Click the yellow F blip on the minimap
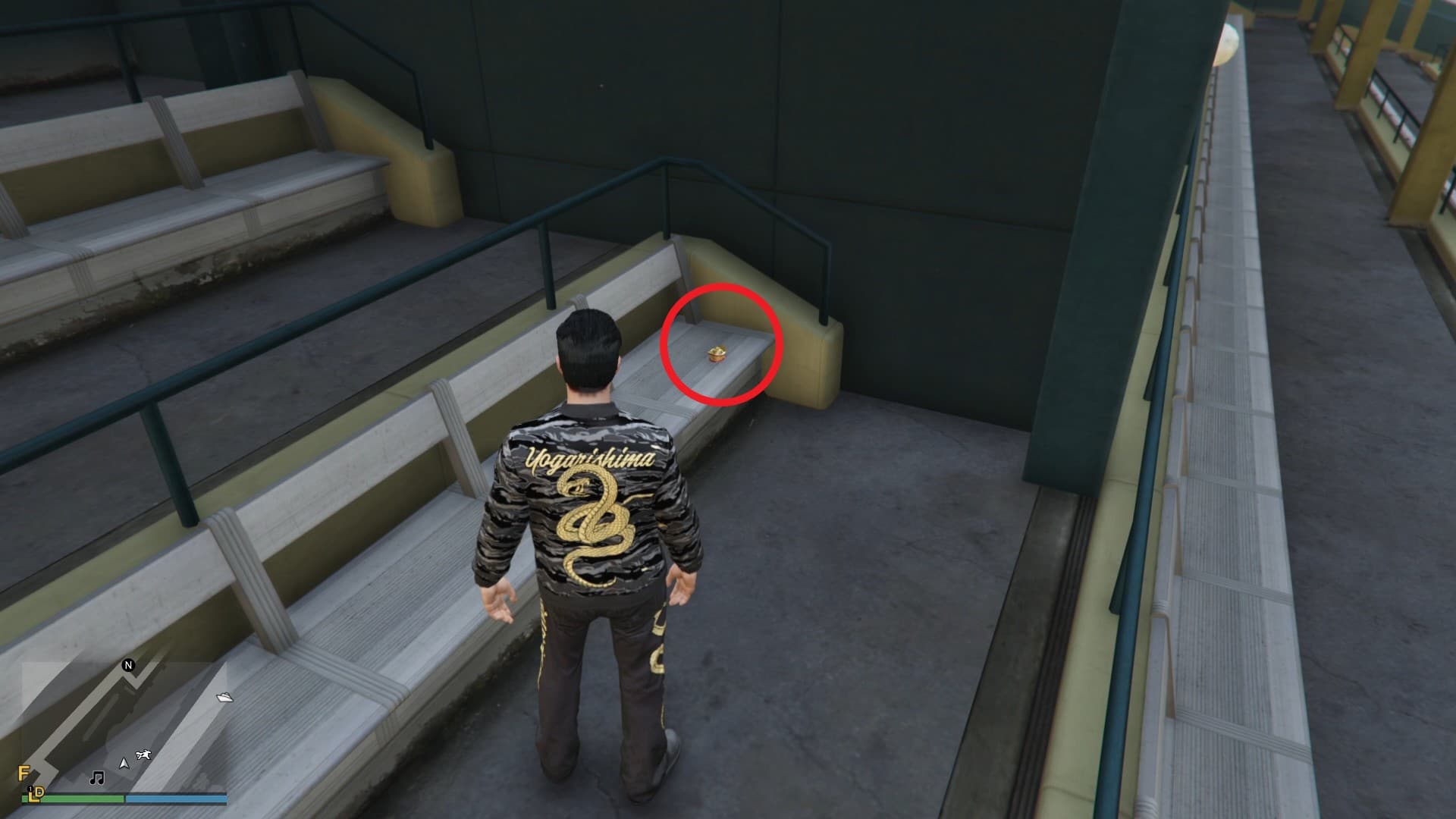 pos(24,774)
